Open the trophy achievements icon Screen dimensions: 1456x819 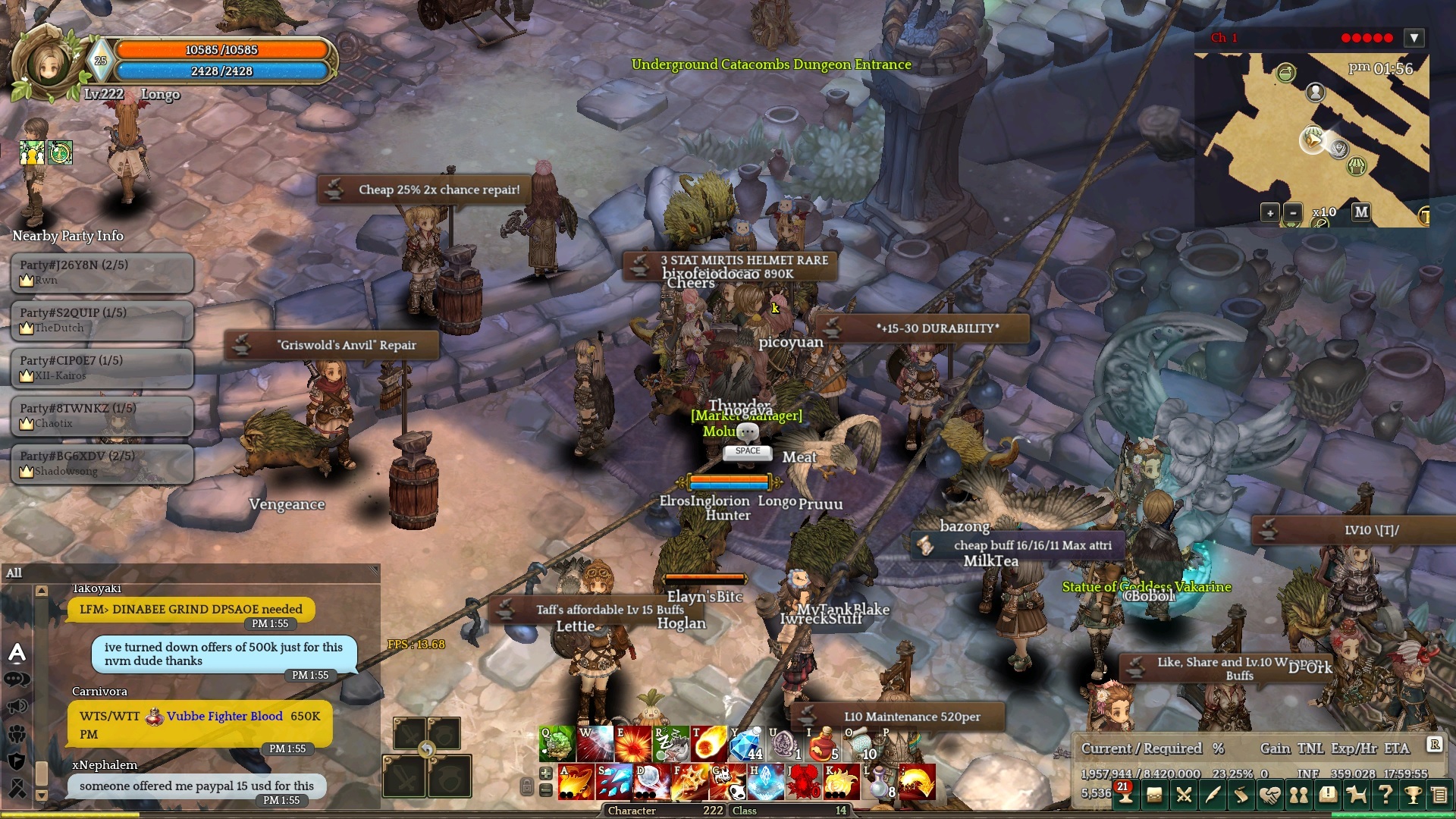(1413, 795)
